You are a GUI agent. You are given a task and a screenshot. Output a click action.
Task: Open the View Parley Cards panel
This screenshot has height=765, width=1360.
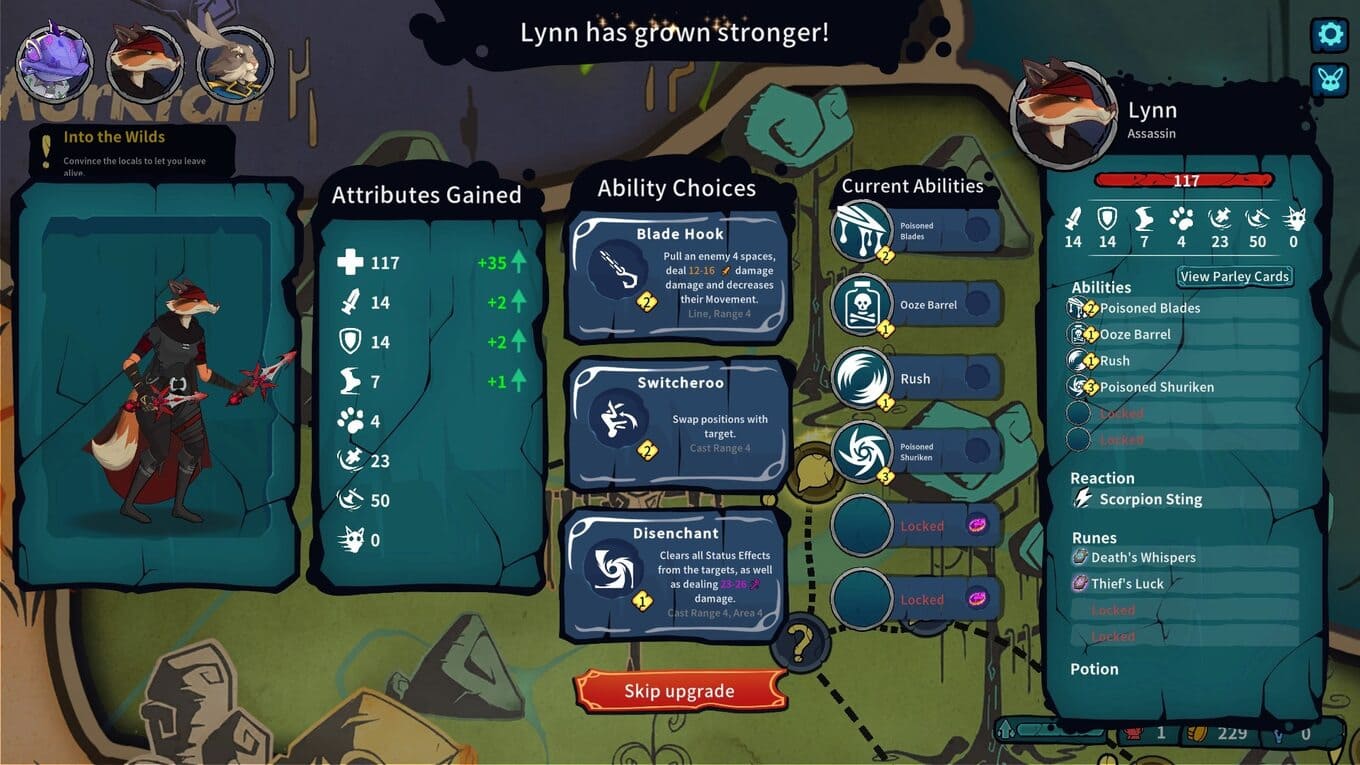(x=1234, y=277)
